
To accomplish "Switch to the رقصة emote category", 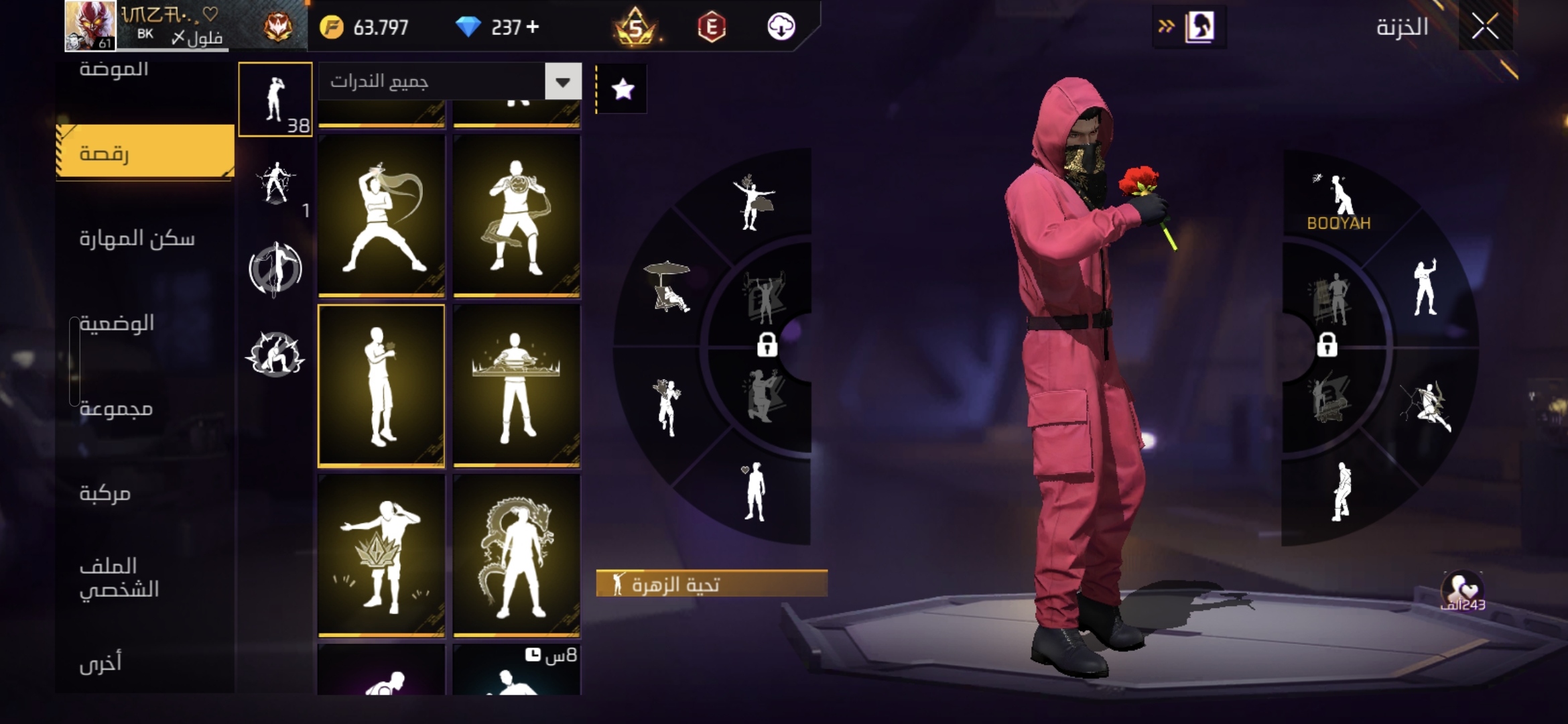I will [145, 153].
